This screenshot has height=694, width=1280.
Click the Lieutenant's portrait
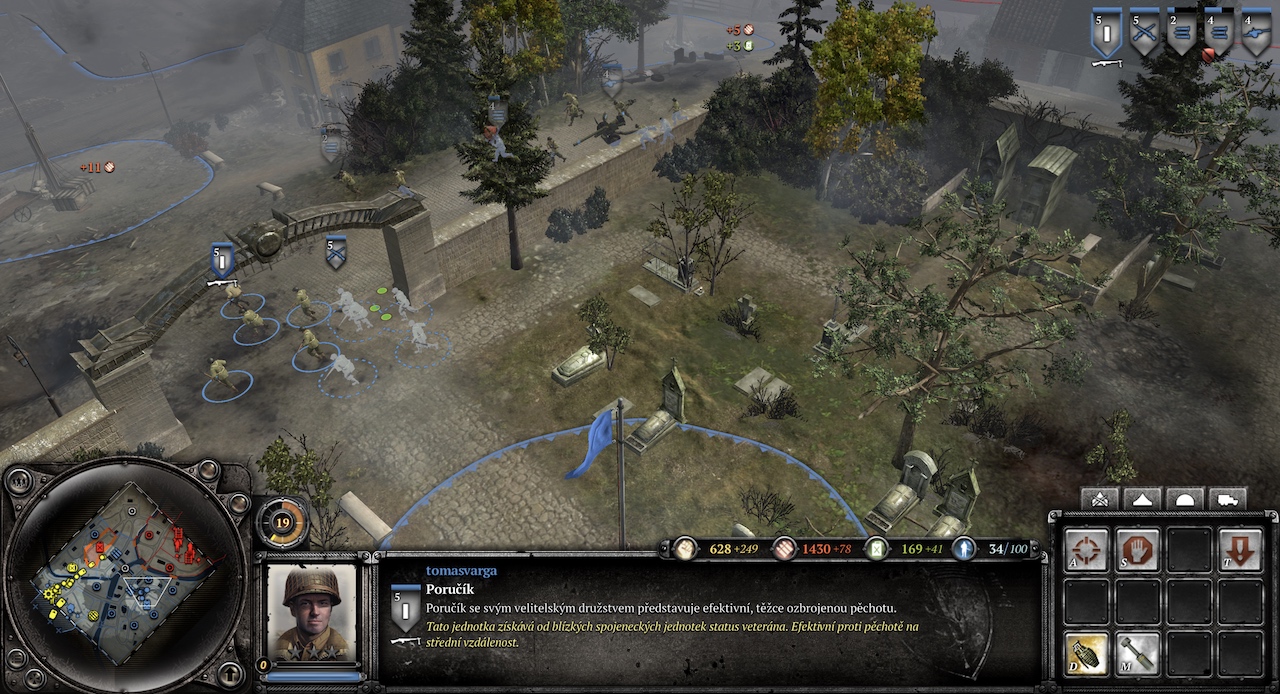coord(310,613)
